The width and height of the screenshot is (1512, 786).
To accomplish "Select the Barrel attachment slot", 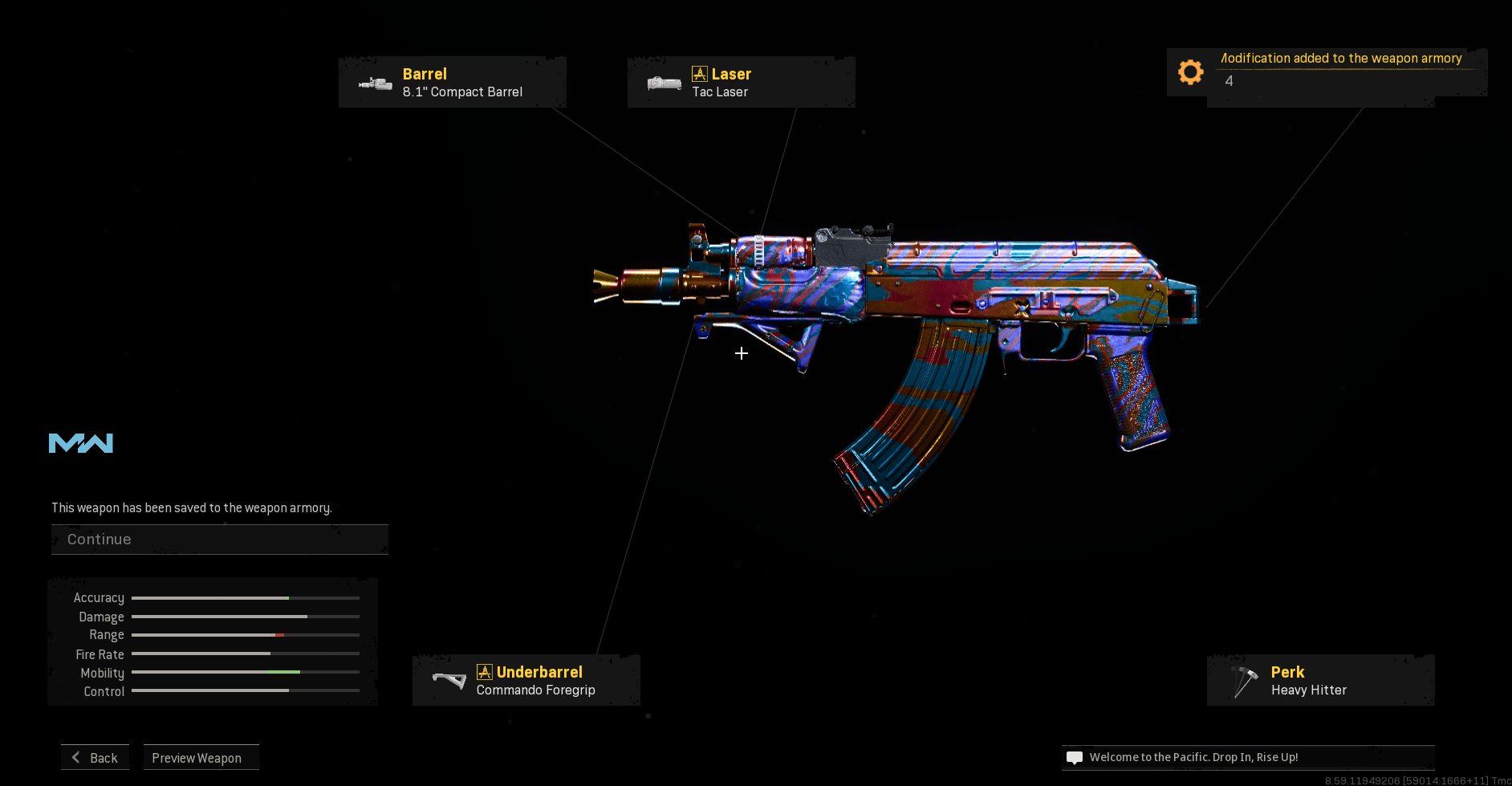I will (453, 82).
